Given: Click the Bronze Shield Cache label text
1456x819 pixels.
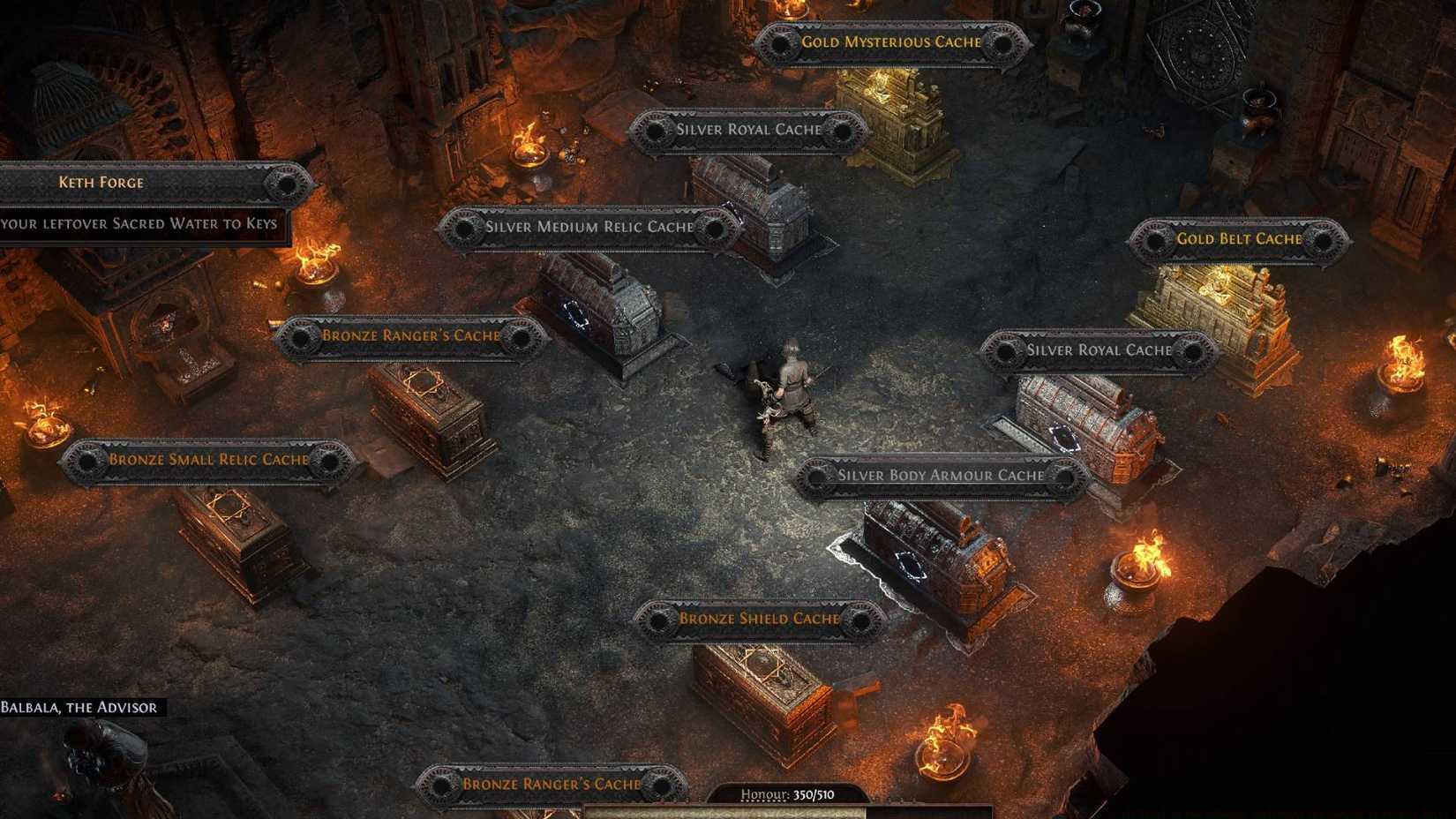Looking at the screenshot, I should 759,619.
